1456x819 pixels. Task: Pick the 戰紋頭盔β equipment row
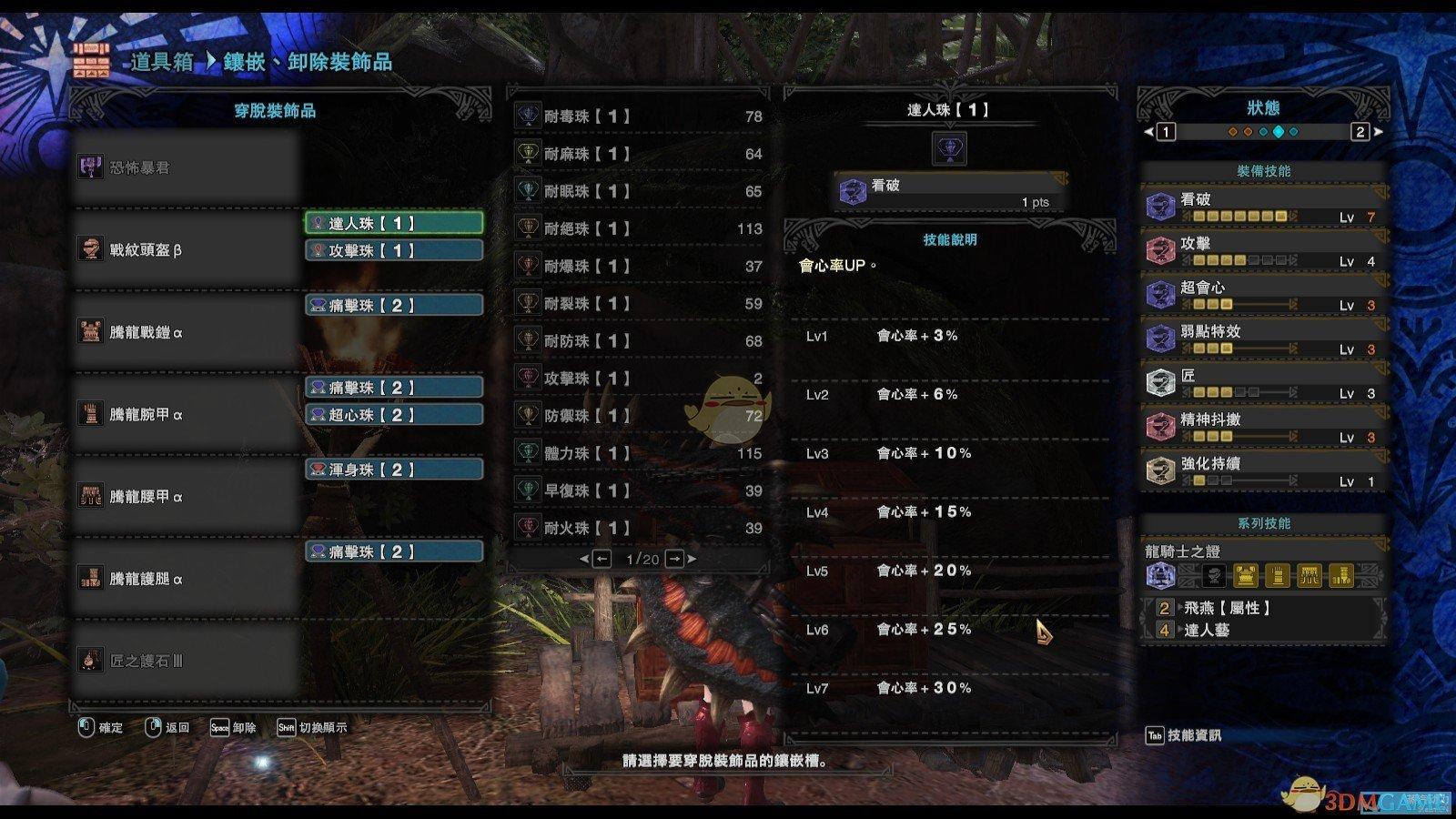pyautogui.click(x=187, y=249)
